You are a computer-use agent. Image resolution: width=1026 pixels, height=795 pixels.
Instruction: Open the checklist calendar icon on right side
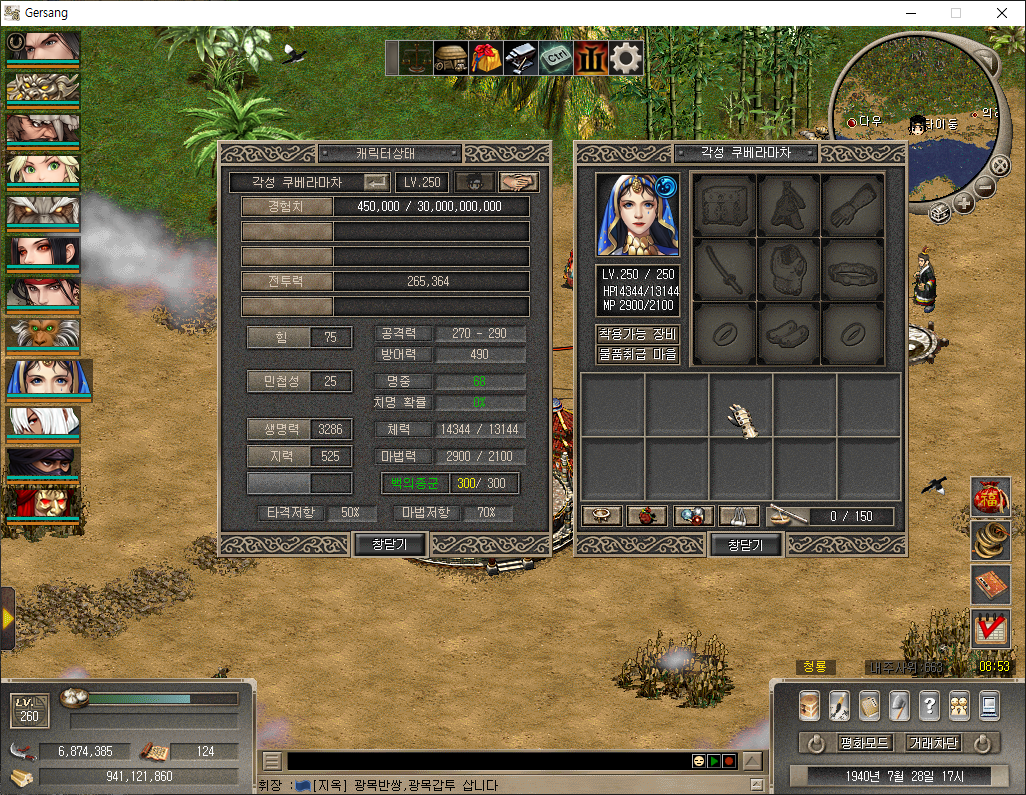click(x=990, y=628)
